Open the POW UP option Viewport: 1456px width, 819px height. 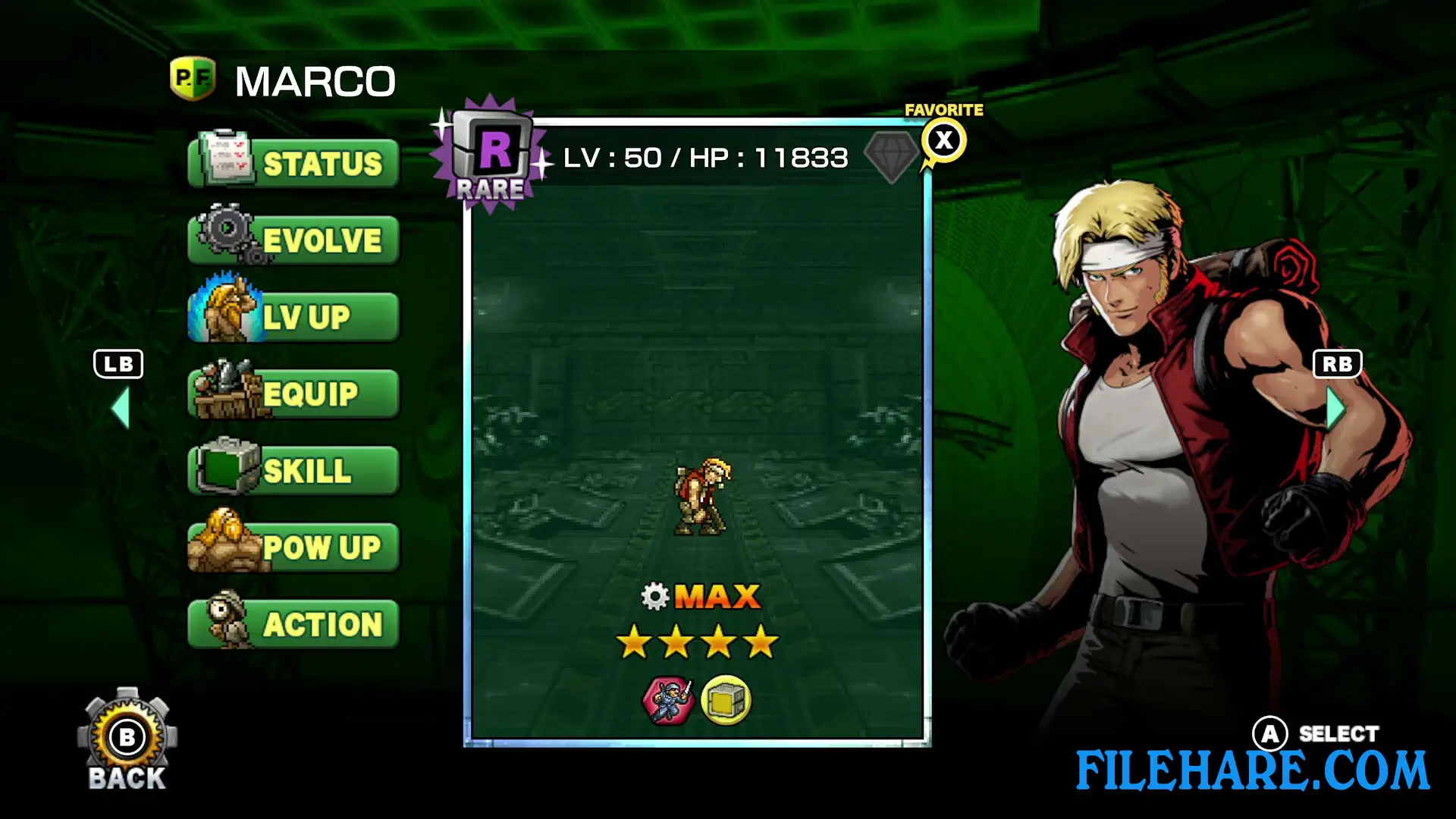294,548
